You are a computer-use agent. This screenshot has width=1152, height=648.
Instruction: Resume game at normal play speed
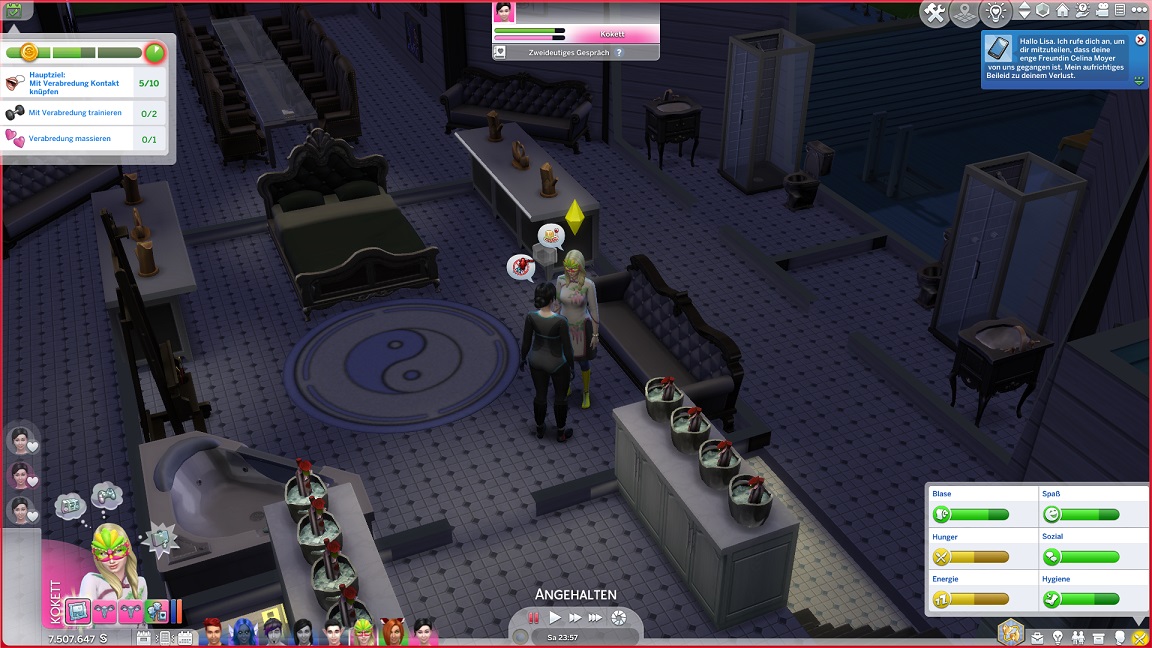pyautogui.click(x=555, y=618)
